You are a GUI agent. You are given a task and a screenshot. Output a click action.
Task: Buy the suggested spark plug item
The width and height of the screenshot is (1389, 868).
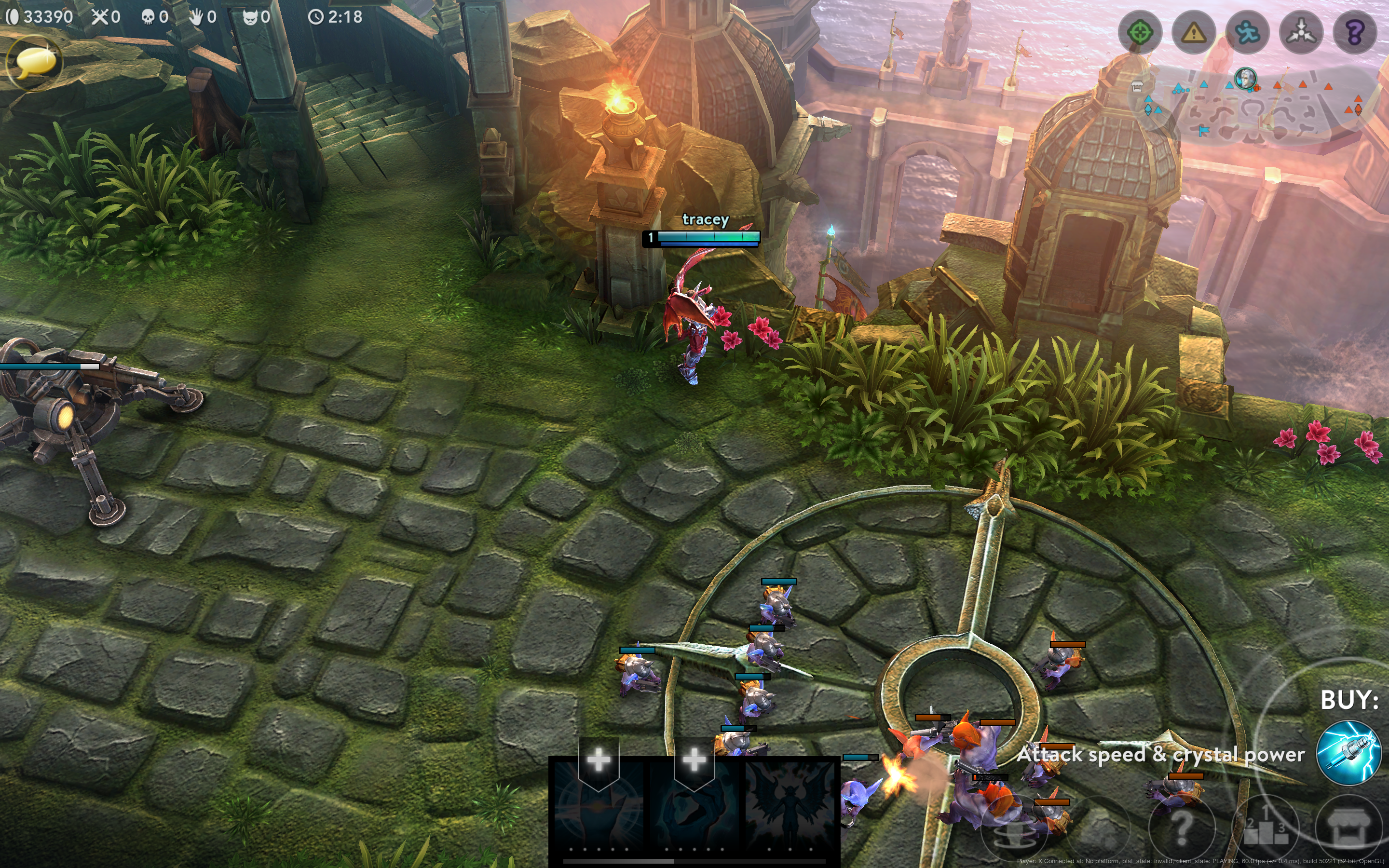(1348, 753)
